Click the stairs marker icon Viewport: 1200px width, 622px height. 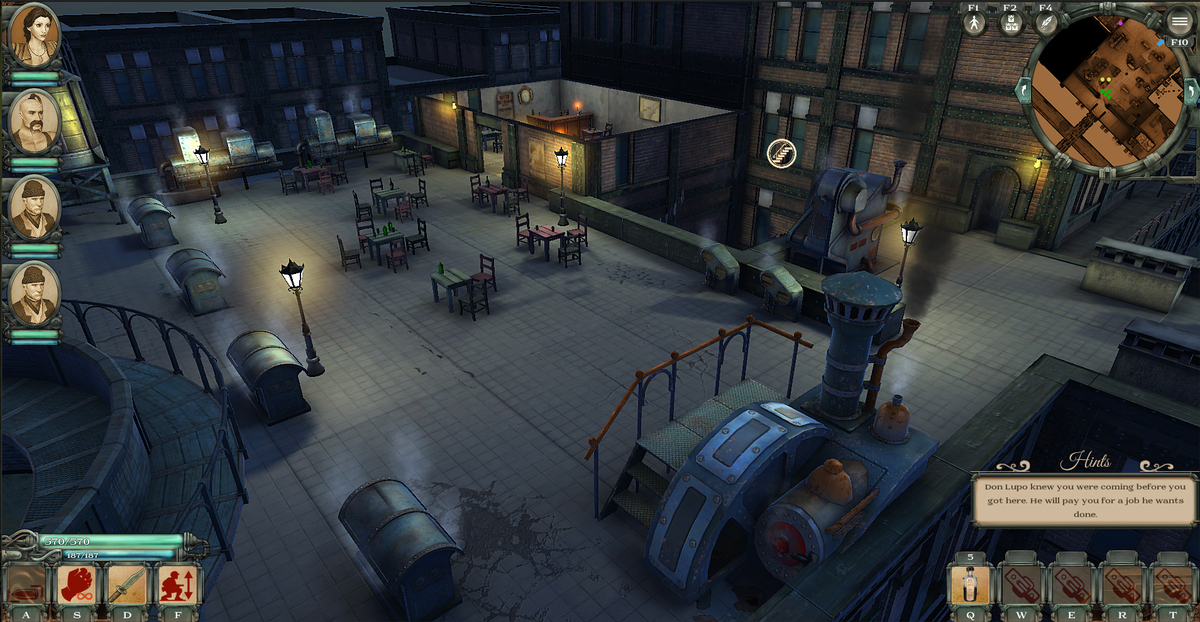pos(781,153)
